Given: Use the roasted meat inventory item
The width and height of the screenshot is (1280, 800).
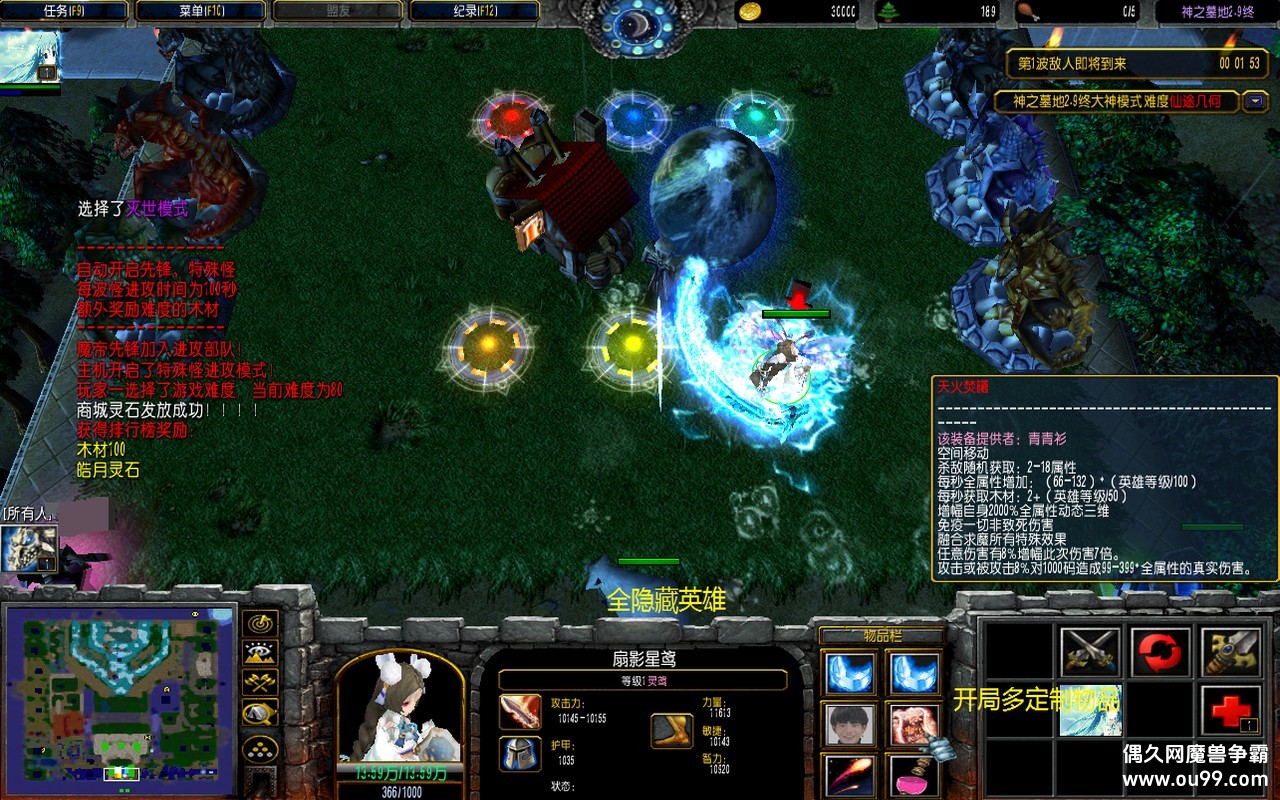Looking at the screenshot, I should pyautogui.click(x=914, y=725).
